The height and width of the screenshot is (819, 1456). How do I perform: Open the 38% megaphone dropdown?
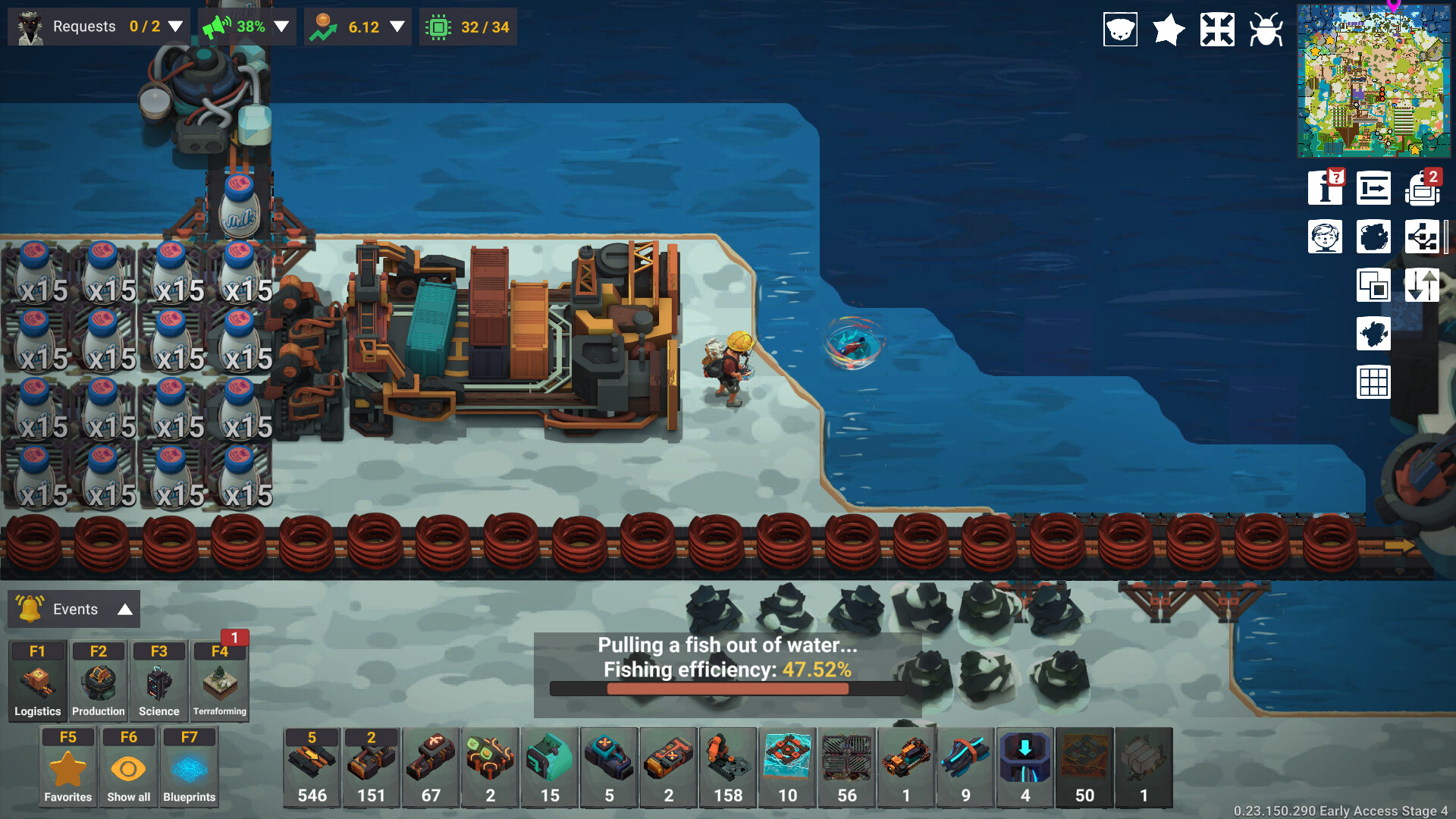pos(281,27)
